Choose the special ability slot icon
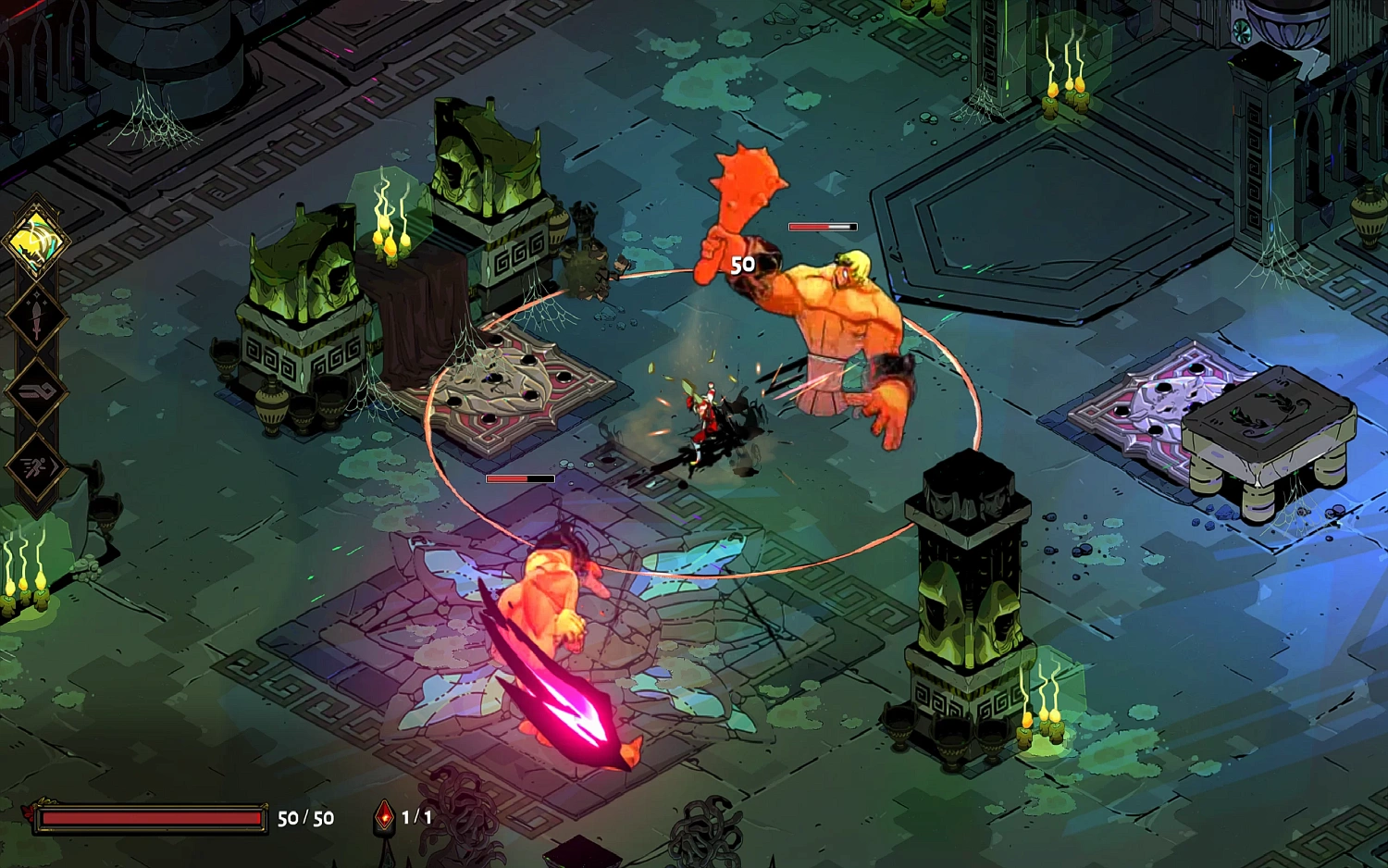 pos(36,392)
